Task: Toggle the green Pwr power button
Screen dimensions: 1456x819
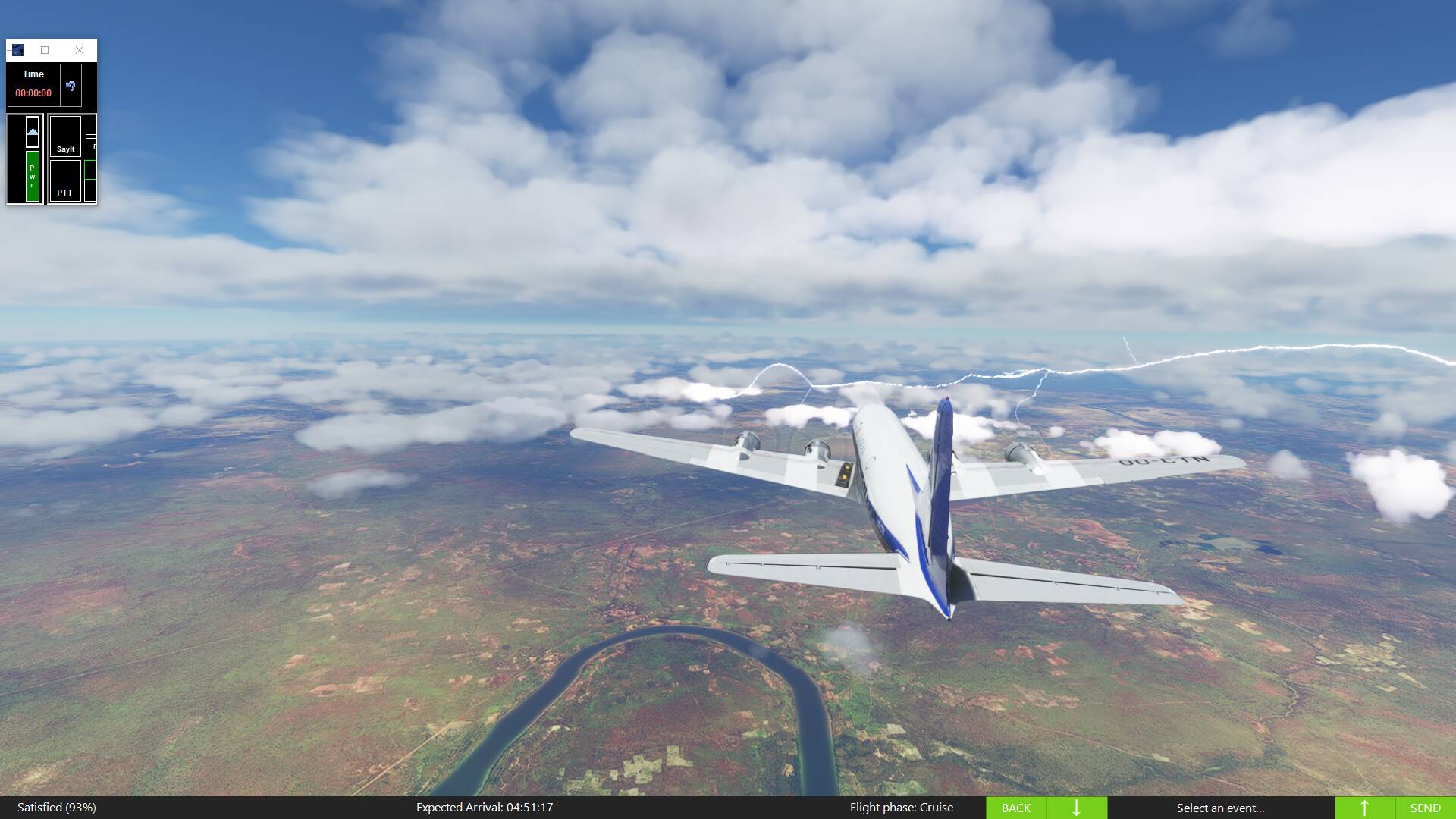Action: click(33, 176)
